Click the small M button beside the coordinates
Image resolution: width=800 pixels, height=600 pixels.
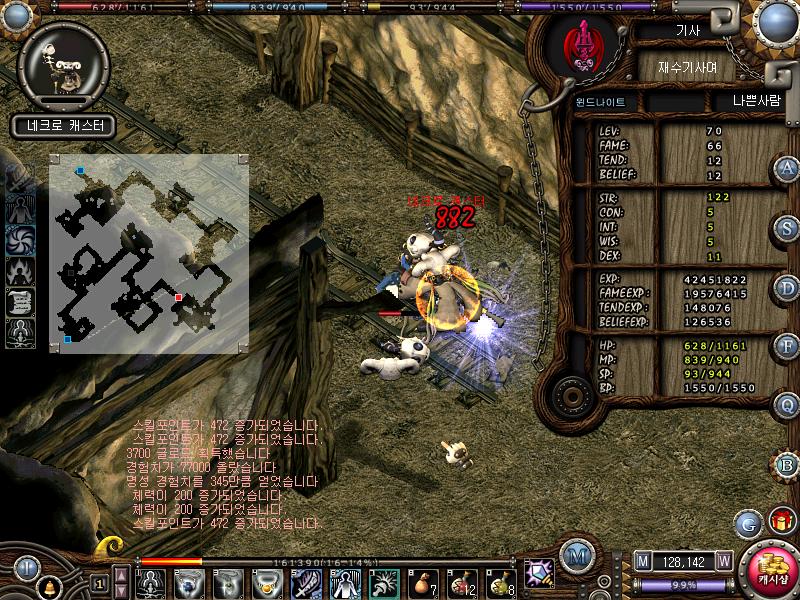point(643,560)
